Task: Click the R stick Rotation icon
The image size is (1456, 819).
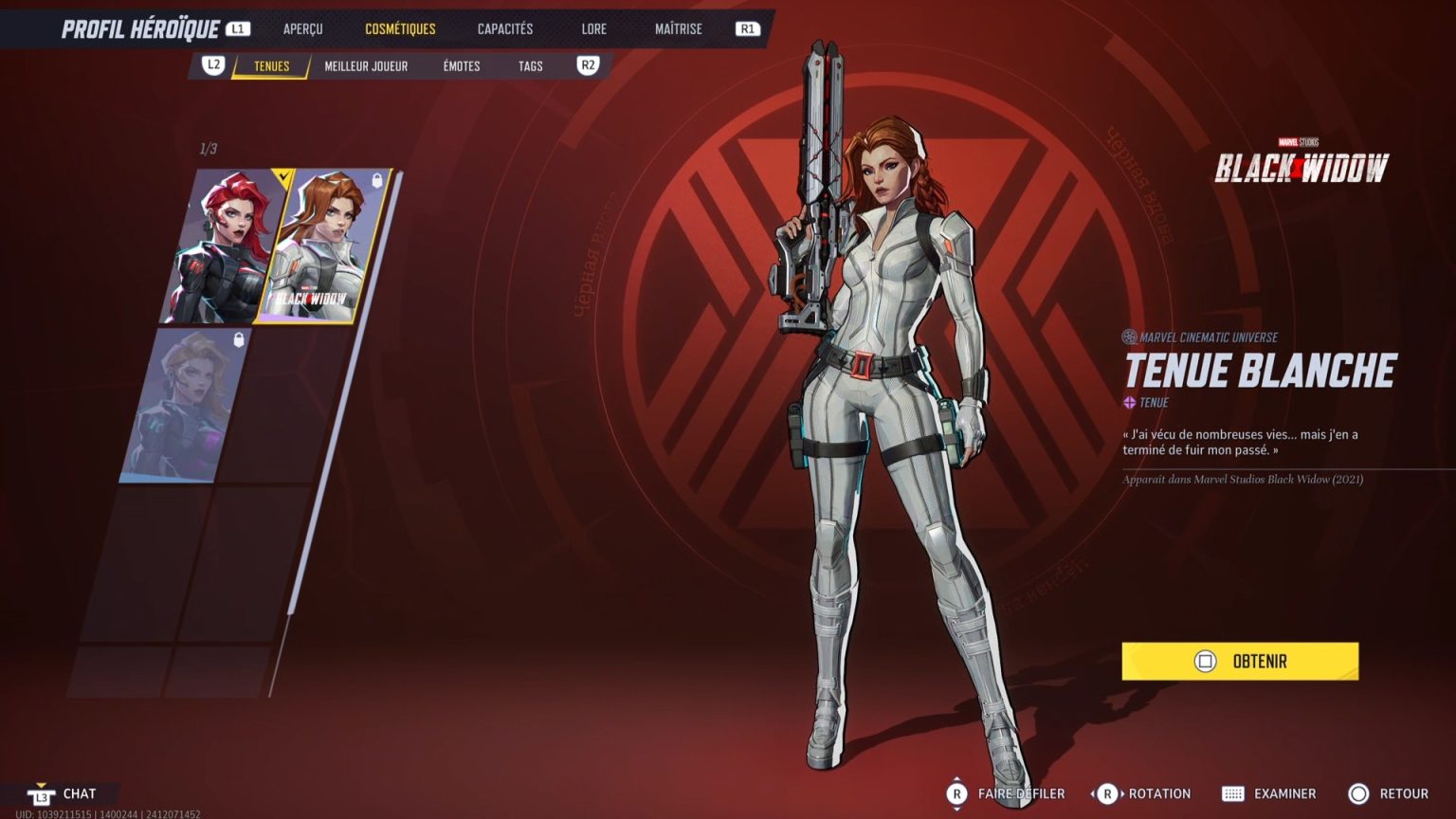Action: pos(1105,793)
